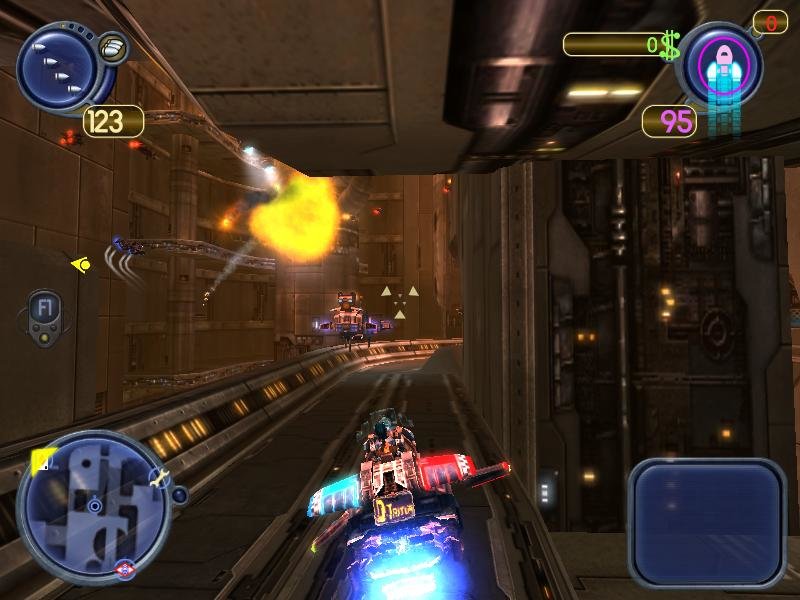
Task: Click the small blue orb beside minimap
Action: coord(180,494)
